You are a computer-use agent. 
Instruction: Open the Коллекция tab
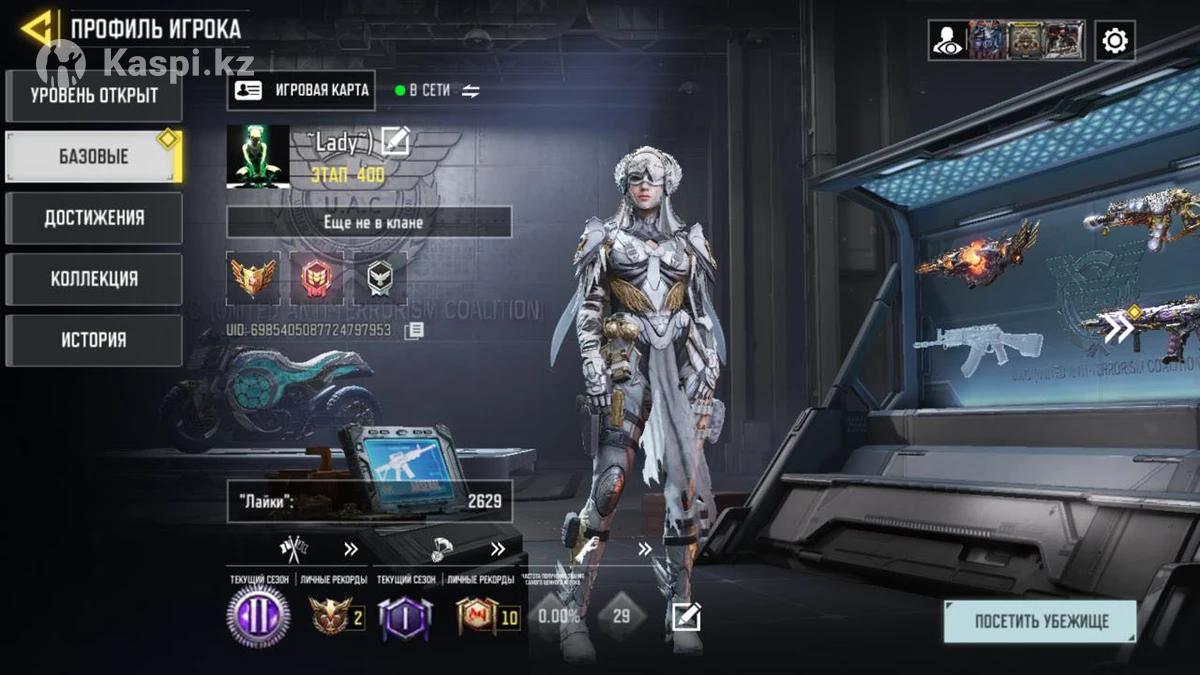point(94,279)
